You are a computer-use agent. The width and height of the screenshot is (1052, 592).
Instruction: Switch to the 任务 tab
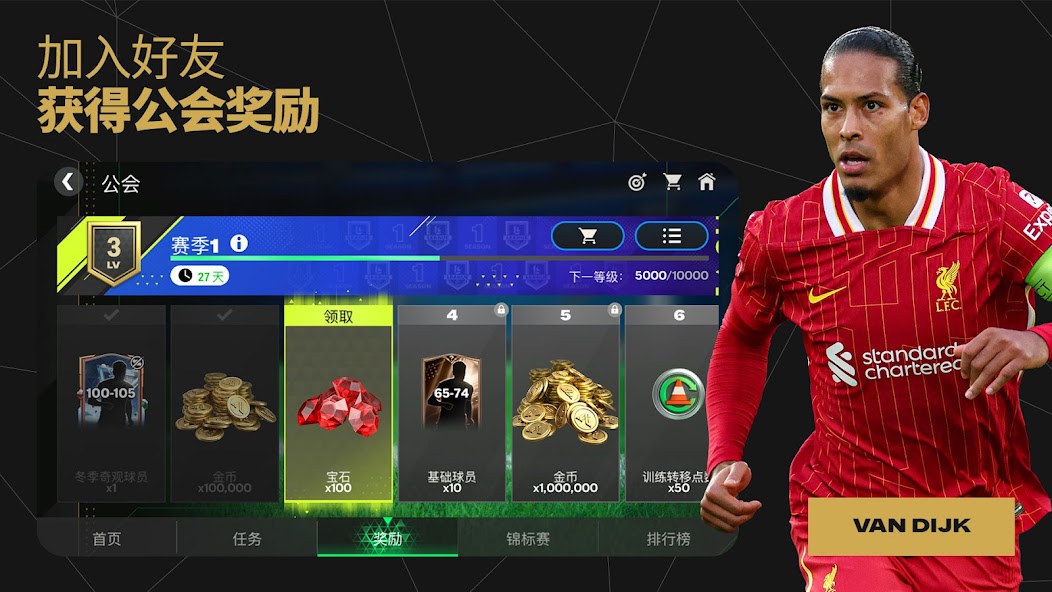[247, 539]
